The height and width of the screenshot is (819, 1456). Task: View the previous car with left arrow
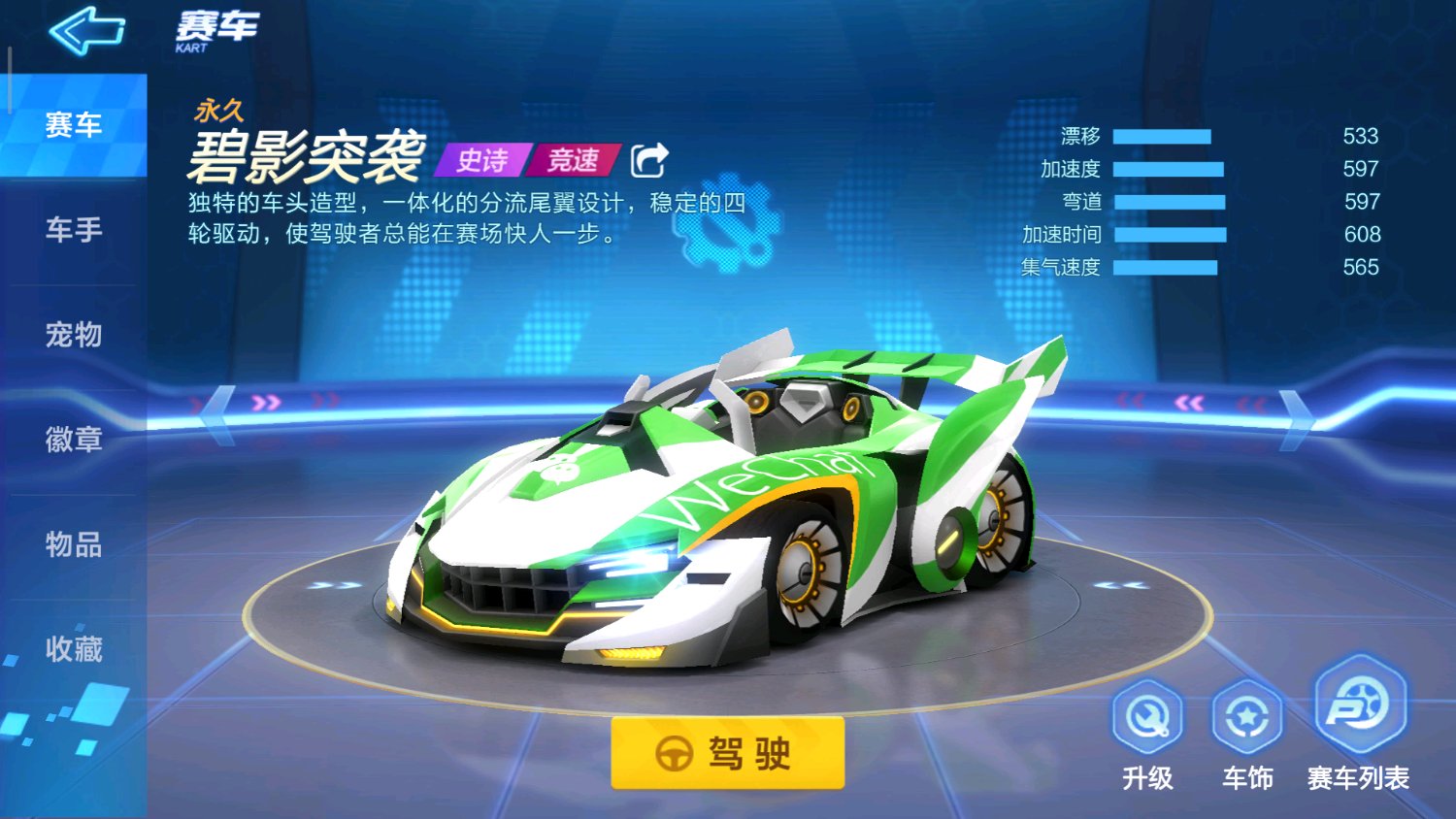(218, 415)
